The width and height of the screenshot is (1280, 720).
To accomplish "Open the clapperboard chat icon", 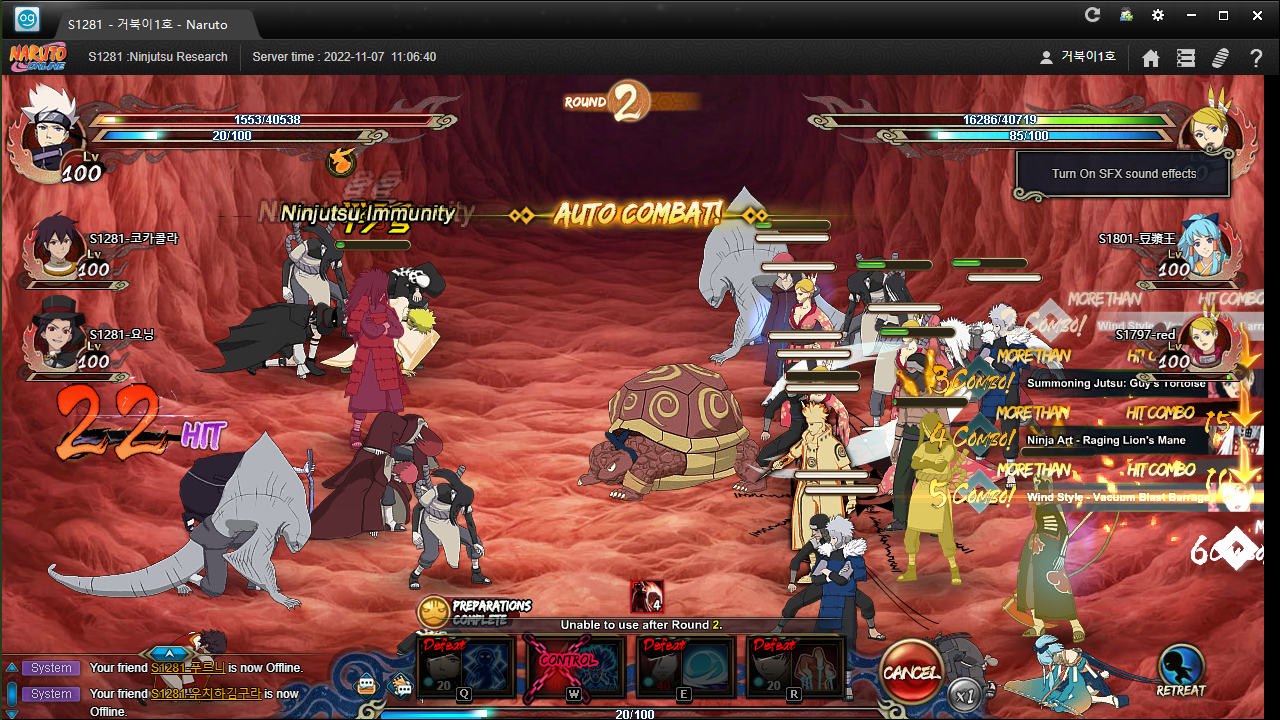I will 401,686.
